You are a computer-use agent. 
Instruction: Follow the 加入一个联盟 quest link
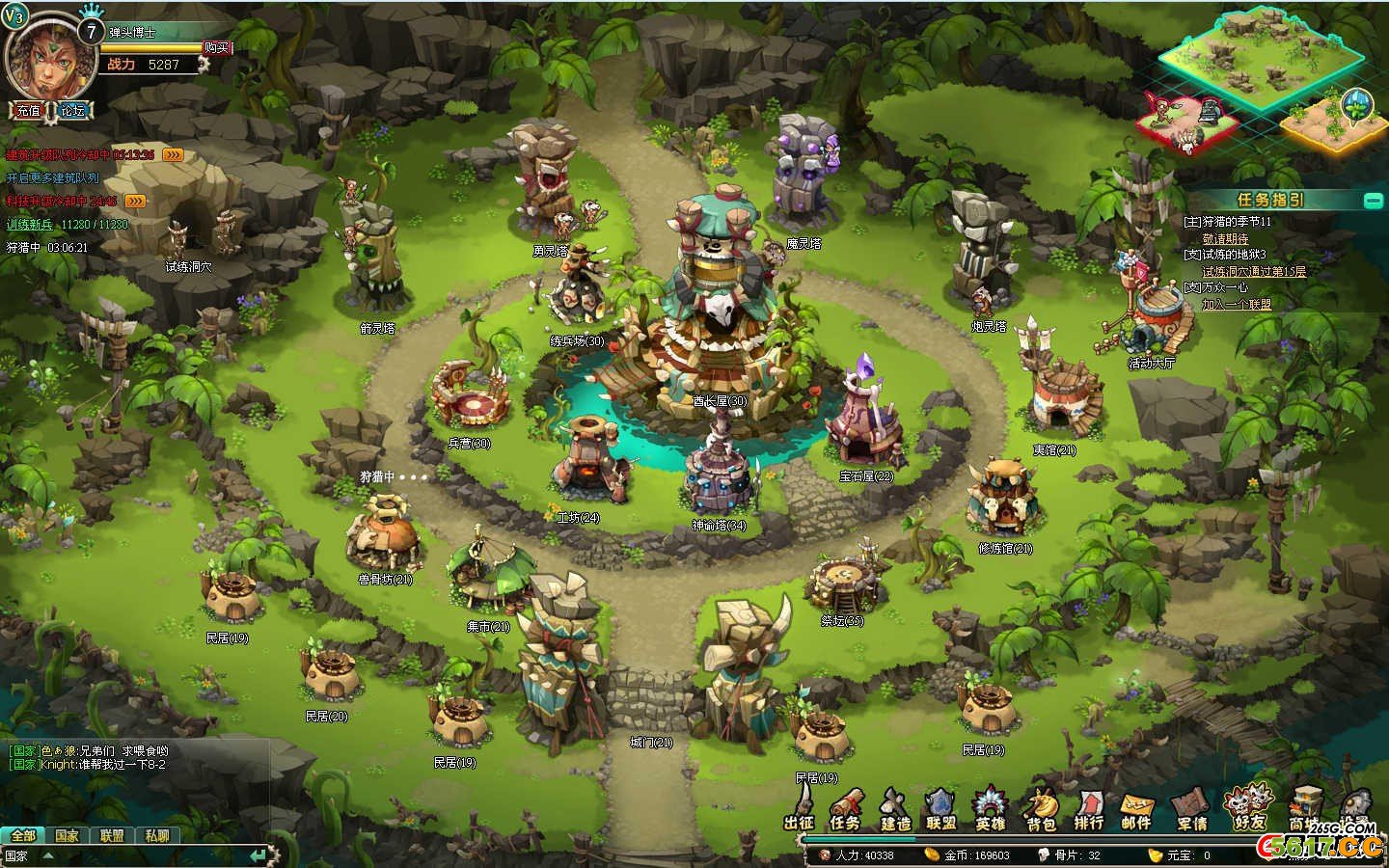pyautogui.click(x=1237, y=304)
